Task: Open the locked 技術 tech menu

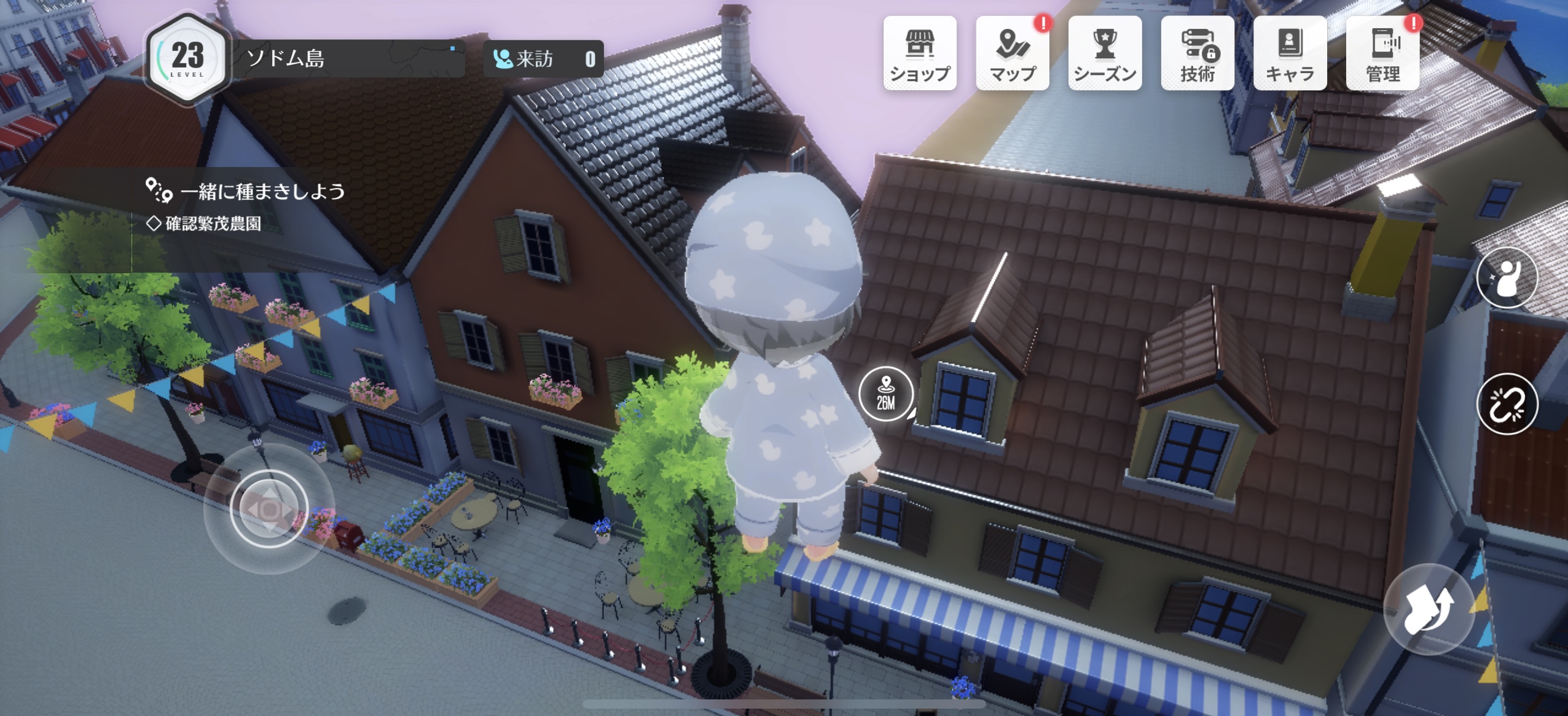Action: click(x=1197, y=54)
